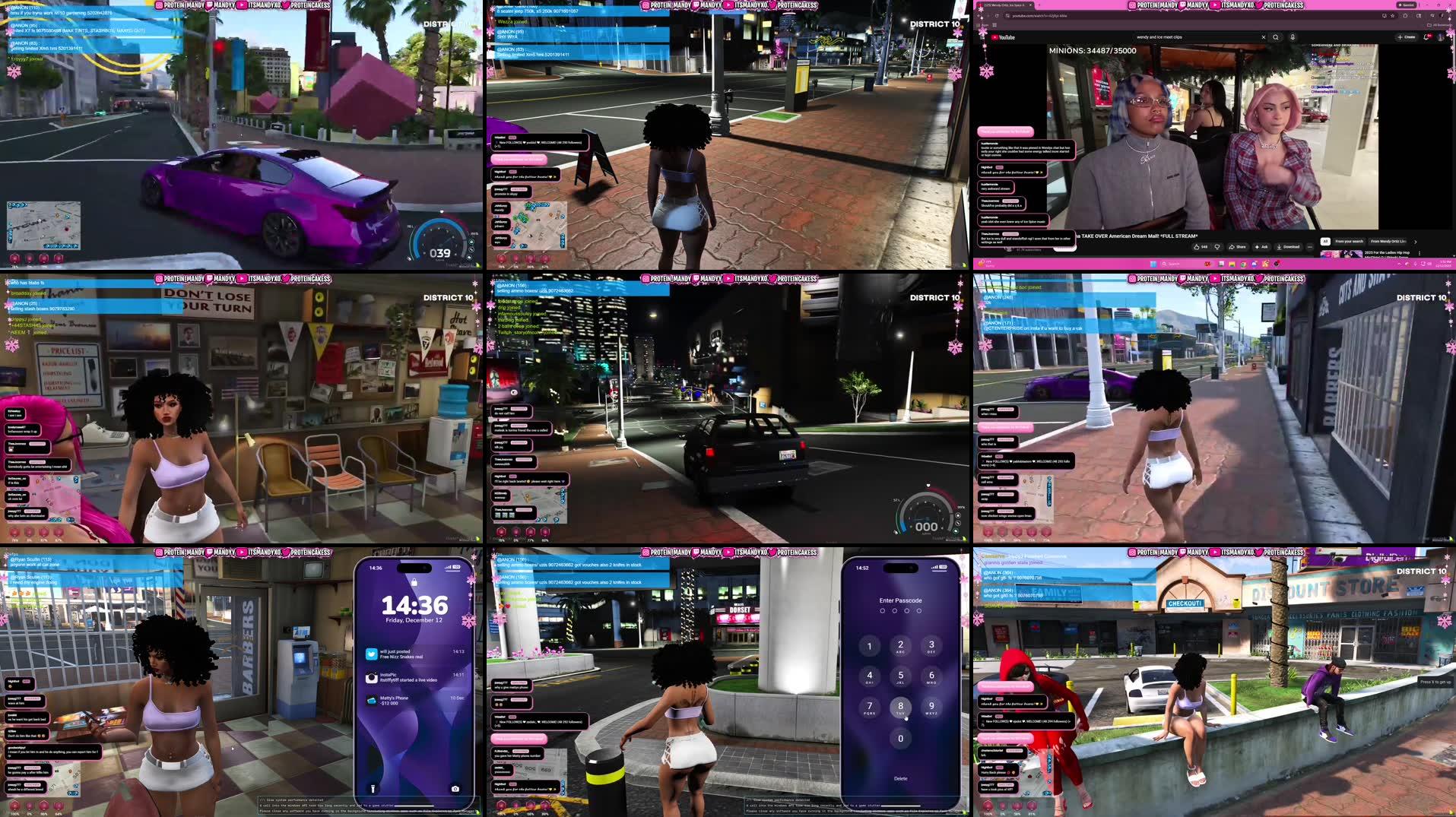This screenshot has height=817, width=1456.
Task: Tap digit 5 on the phone passcode keypad
Action: coord(901,676)
